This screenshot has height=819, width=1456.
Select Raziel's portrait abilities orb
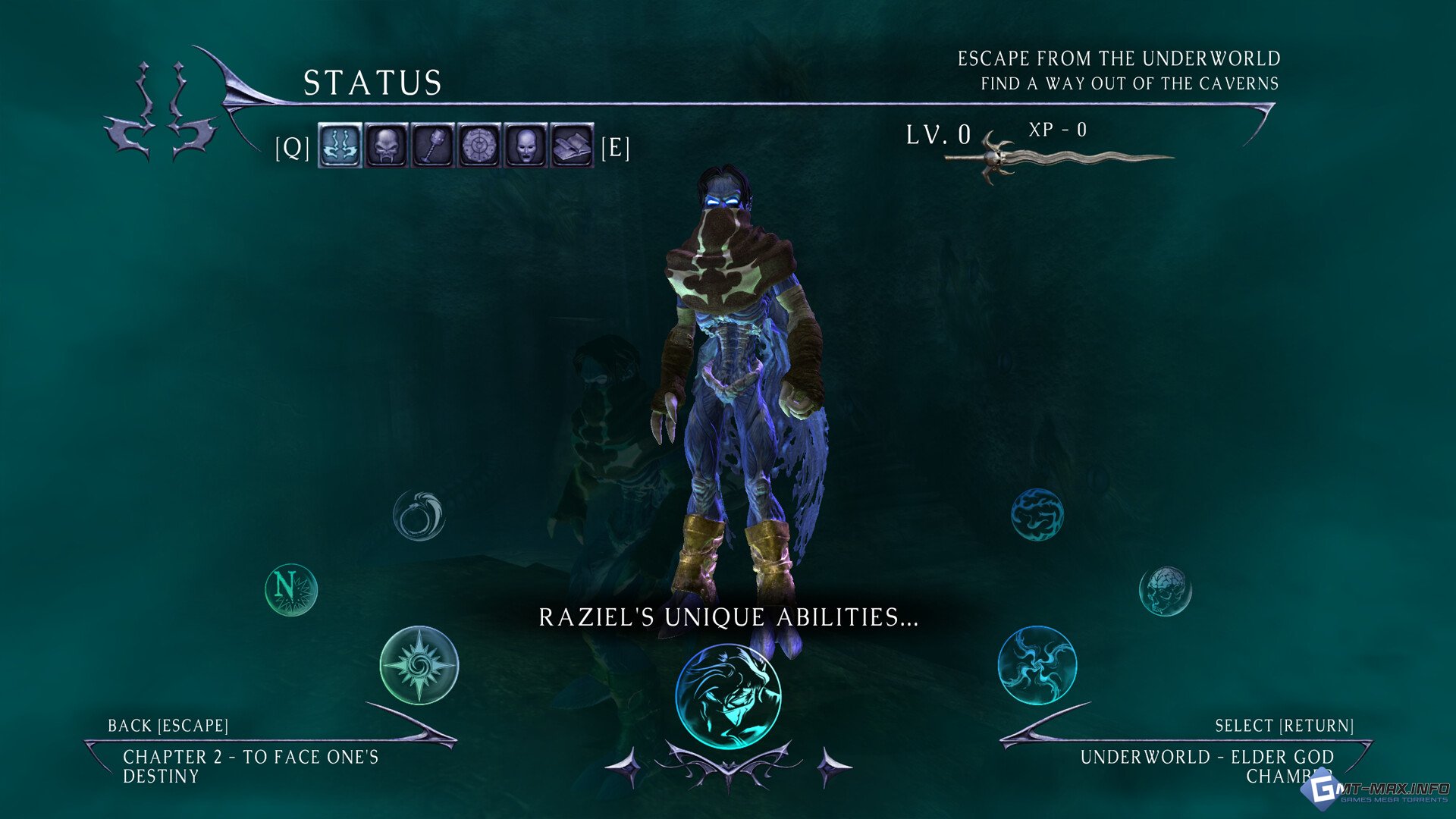coord(727,696)
